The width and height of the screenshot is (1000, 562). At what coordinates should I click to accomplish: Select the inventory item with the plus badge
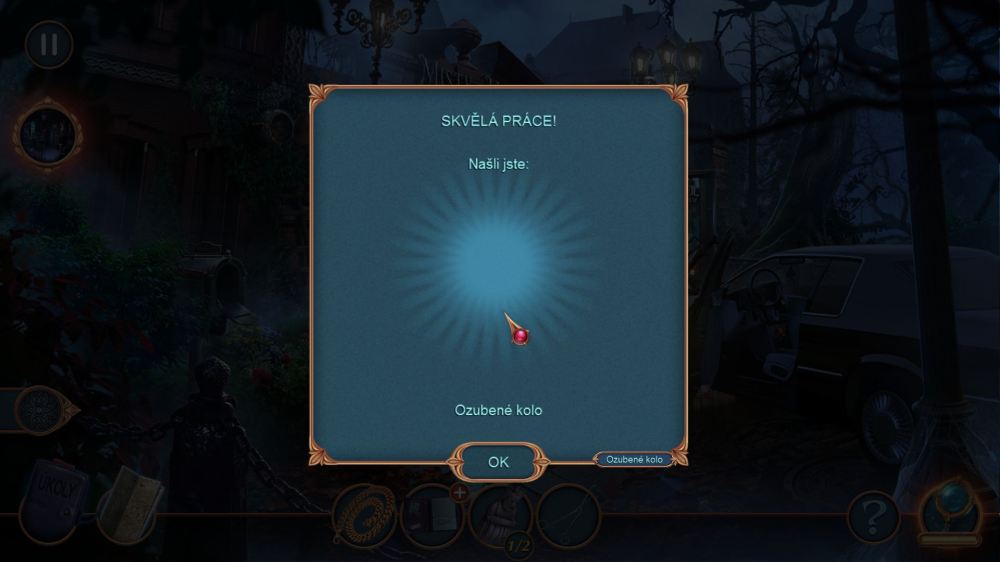432,515
